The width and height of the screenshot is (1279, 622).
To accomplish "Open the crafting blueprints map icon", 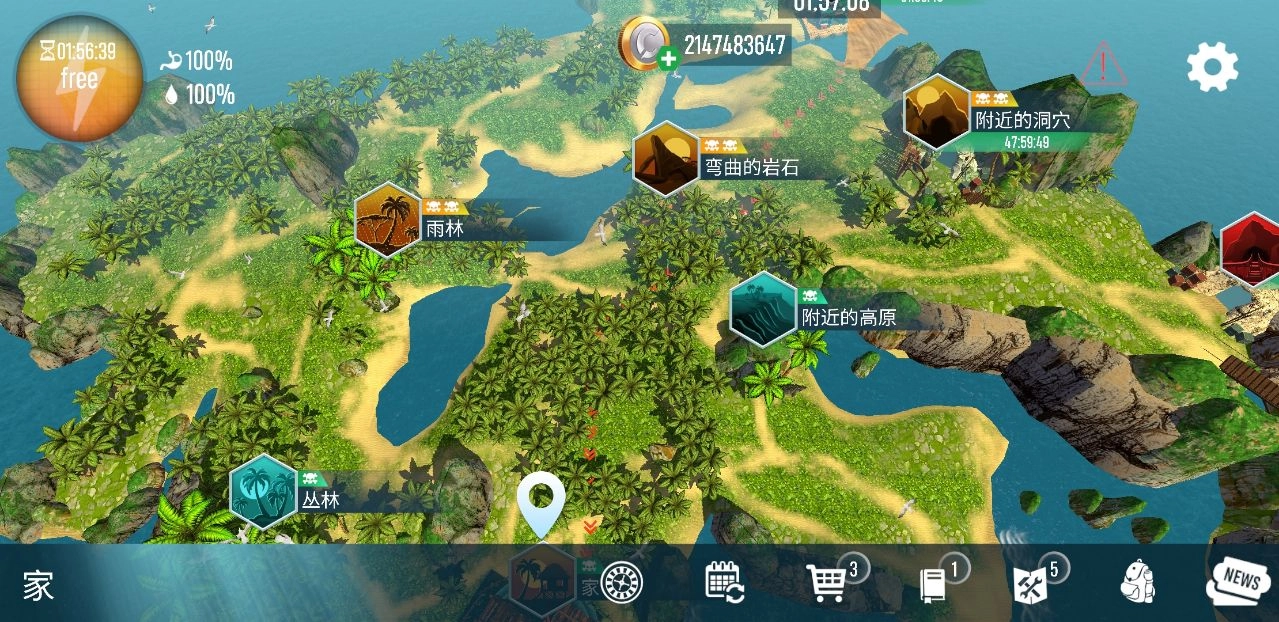I will coord(1030,585).
